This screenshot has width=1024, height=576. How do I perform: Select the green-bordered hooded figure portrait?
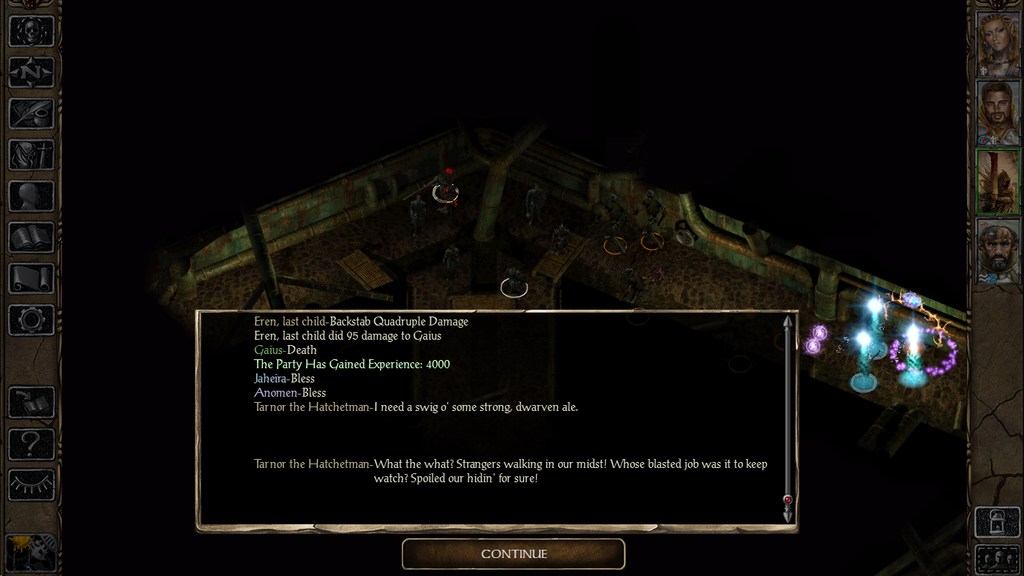(x=997, y=182)
